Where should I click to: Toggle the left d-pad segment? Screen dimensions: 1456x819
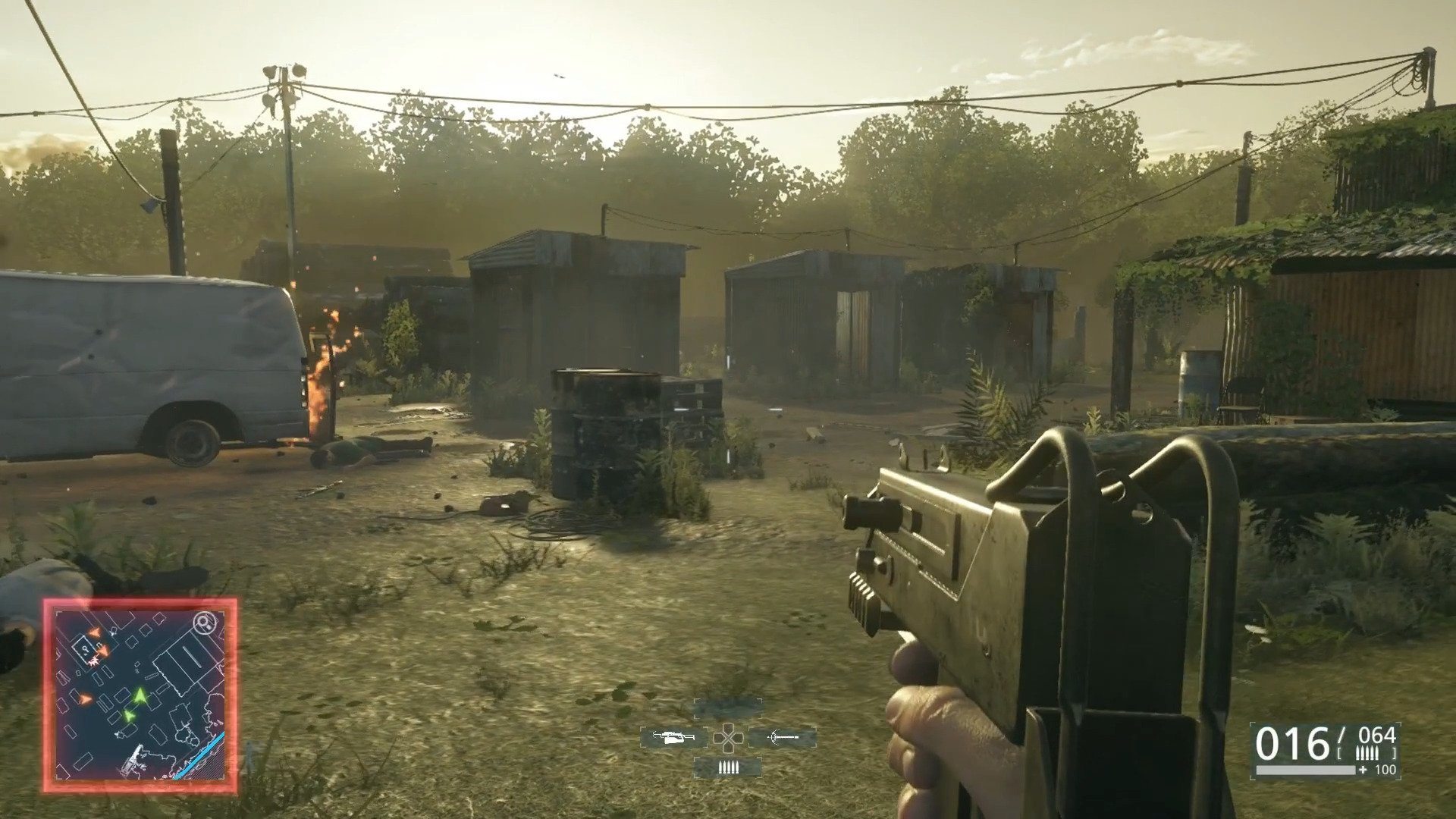pos(719,738)
